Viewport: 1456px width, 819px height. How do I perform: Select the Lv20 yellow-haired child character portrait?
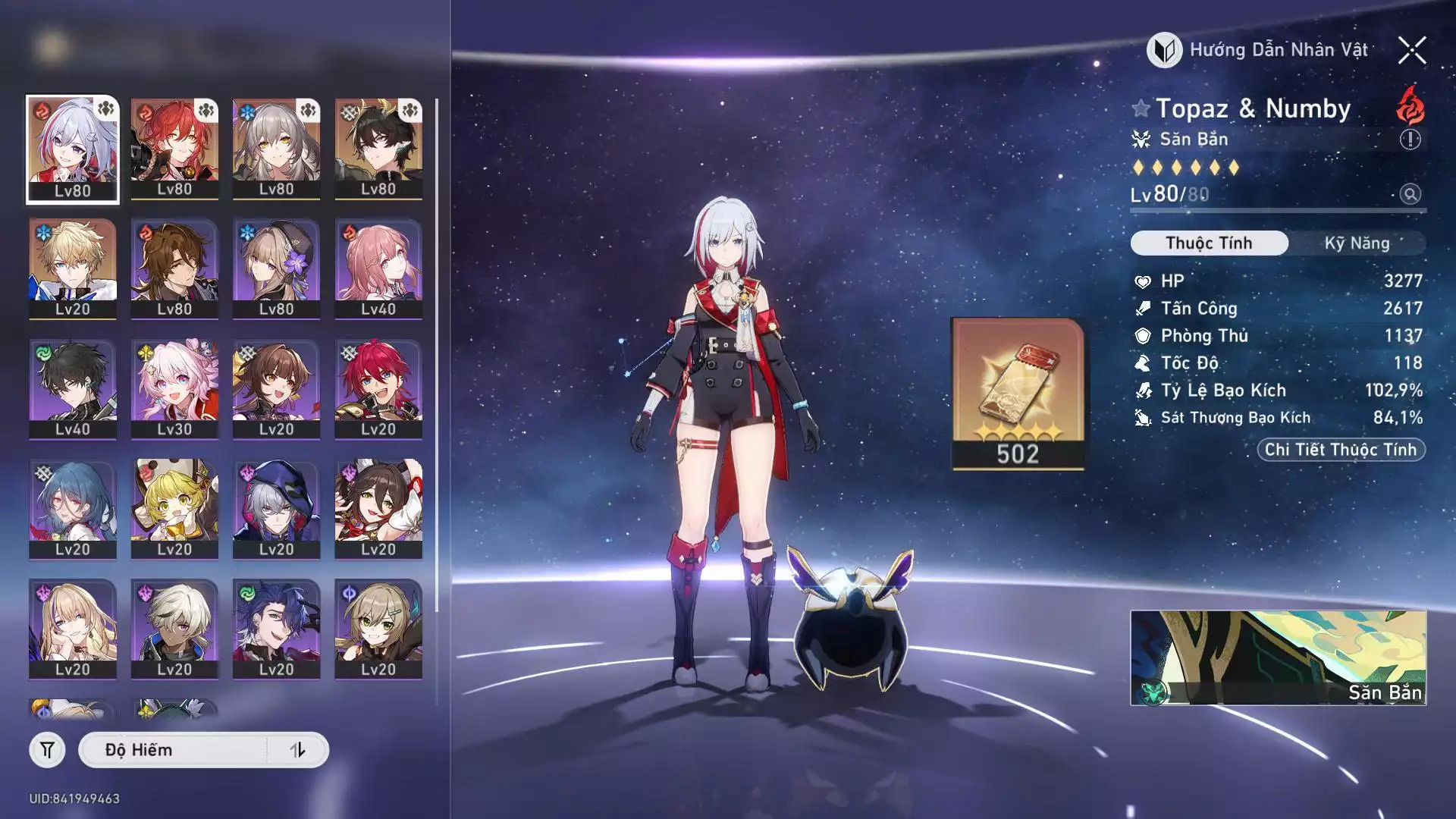coord(174,509)
